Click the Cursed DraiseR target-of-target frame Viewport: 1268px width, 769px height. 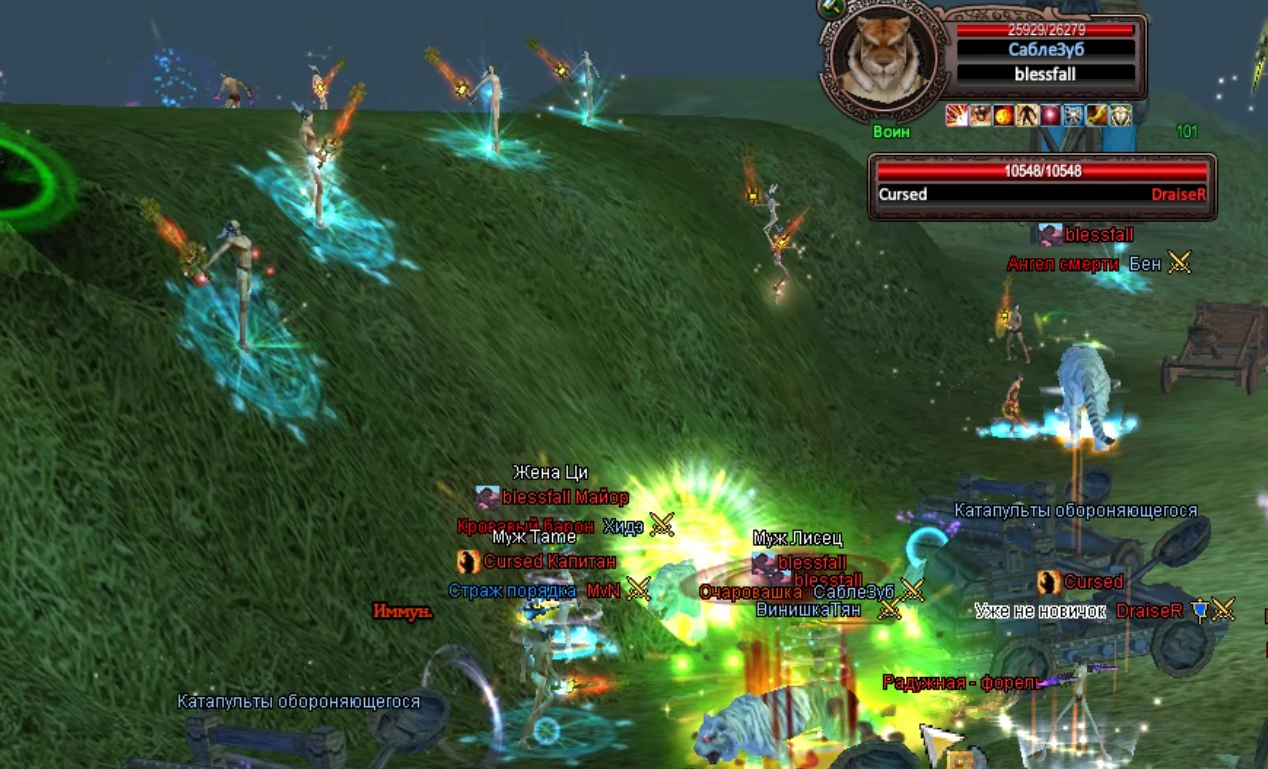click(1042, 185)
